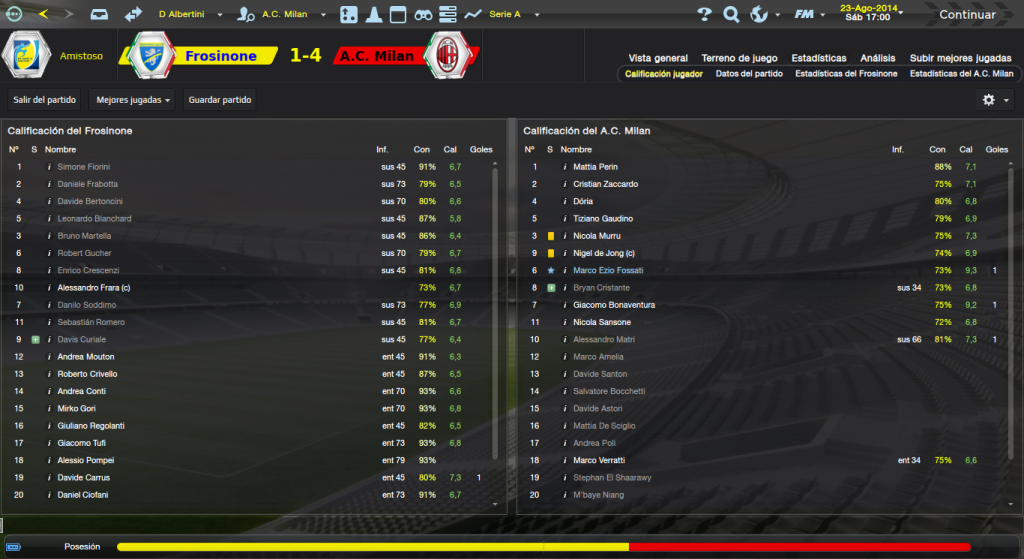The height and width of the screenshot is (559, 1024).
Task: Open the help question mark menu
Action: [x=705, y=15]
